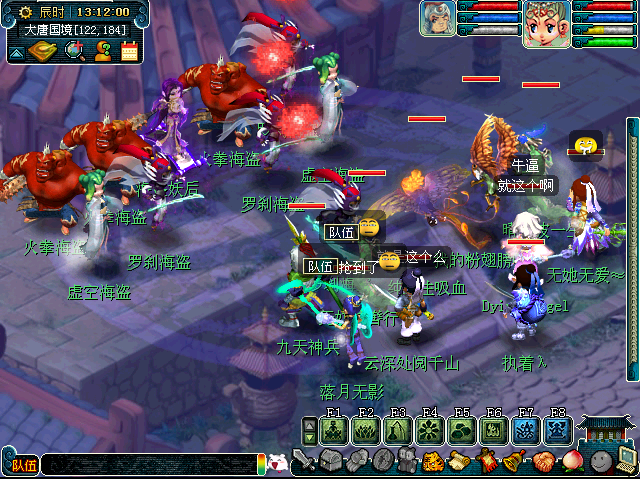Click the sword attack icon in bottom bar

click(304, 462)
